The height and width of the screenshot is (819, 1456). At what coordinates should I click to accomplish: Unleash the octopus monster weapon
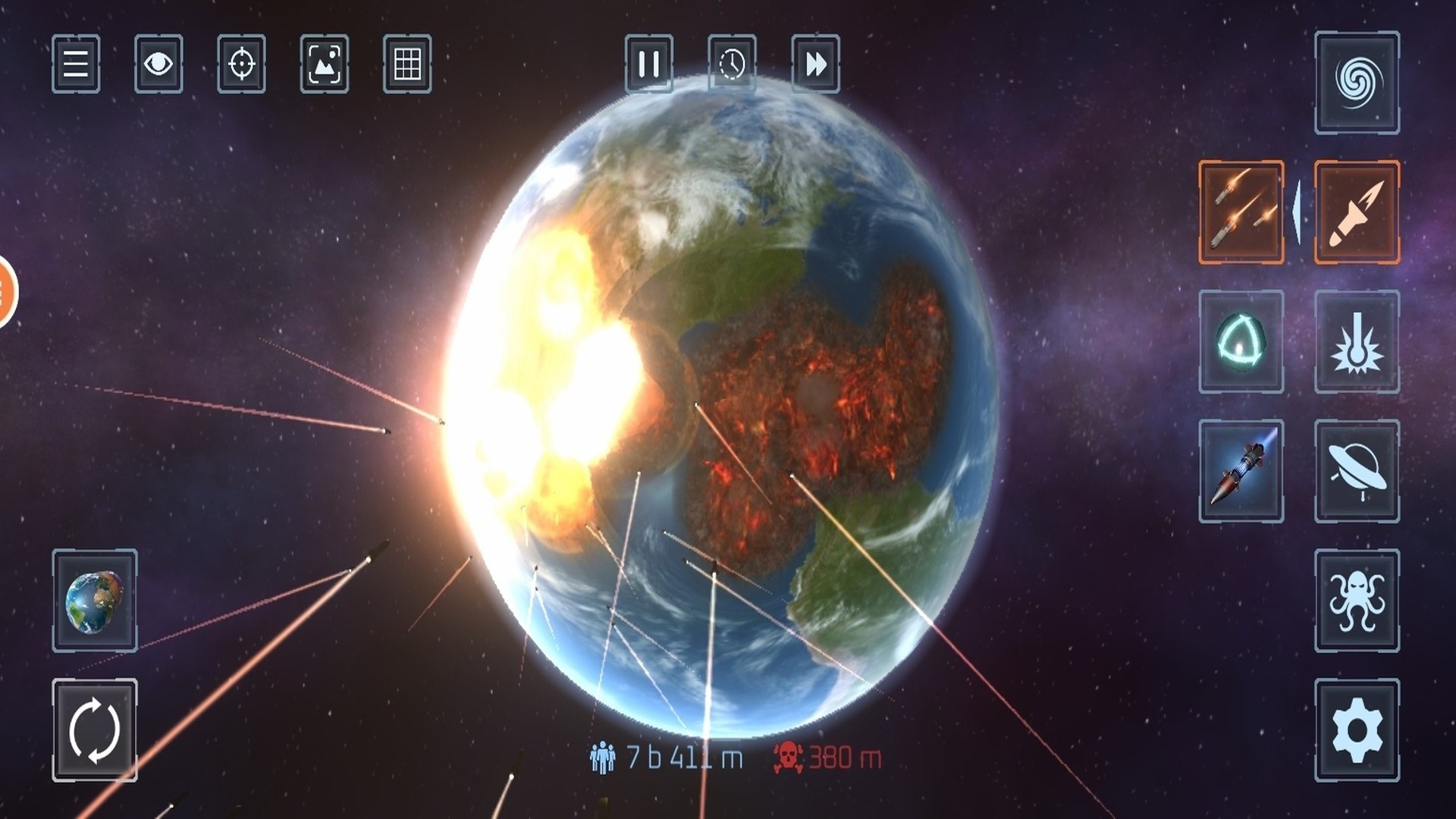[x=1357, y=601]
